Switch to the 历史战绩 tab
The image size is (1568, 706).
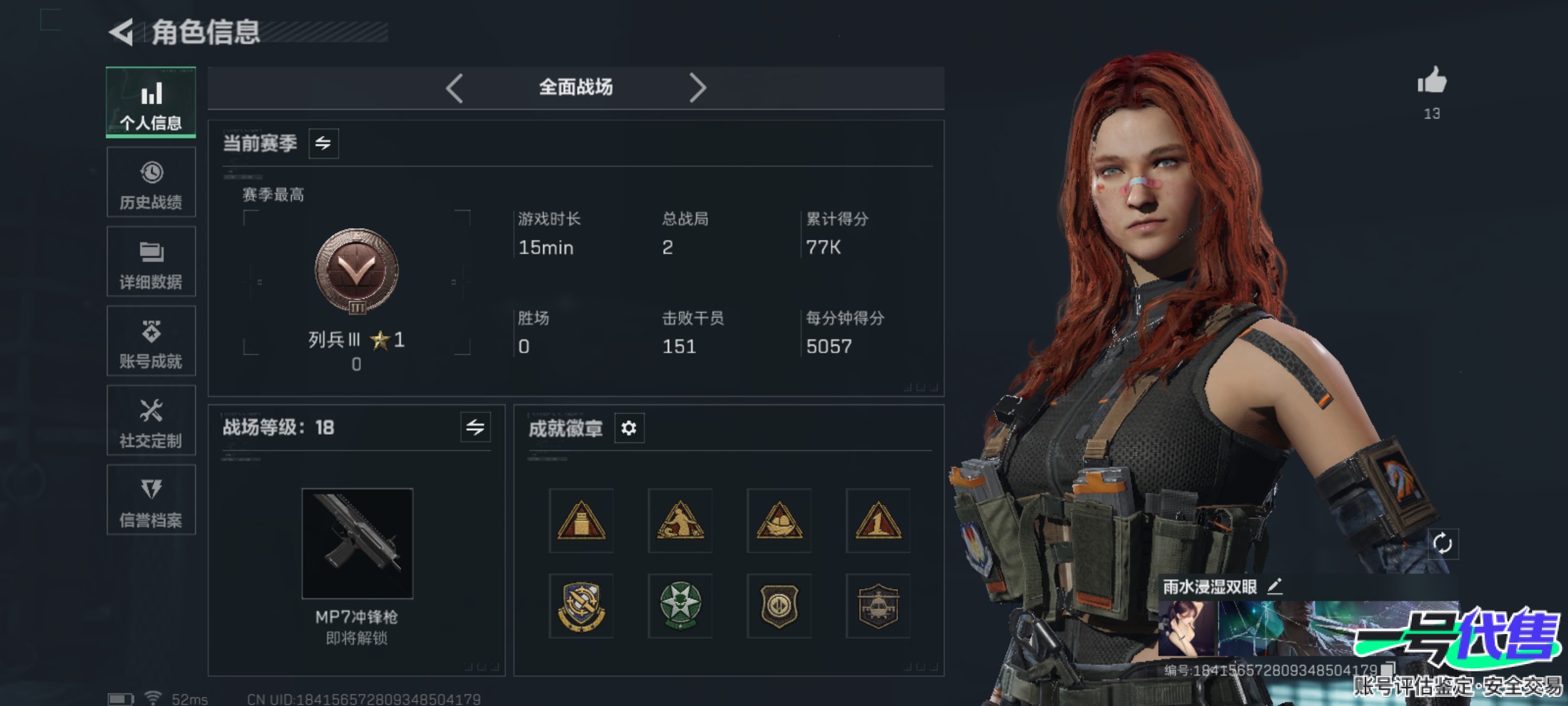point(151,182)
